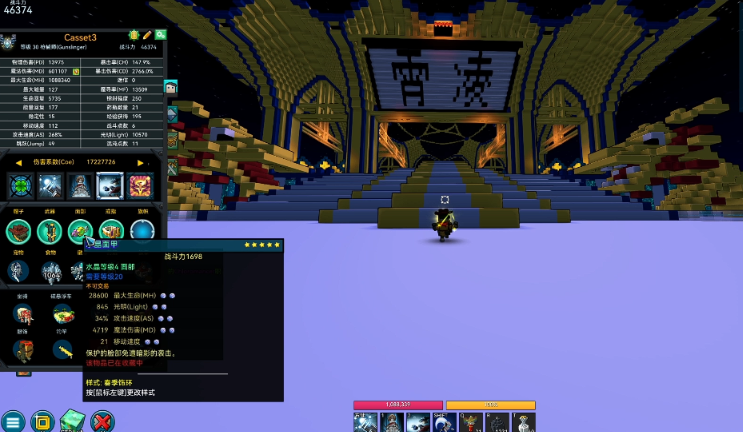Screen dimensions: 743x432
Task: Close the panel with the red X button
Action: [102, 421]
